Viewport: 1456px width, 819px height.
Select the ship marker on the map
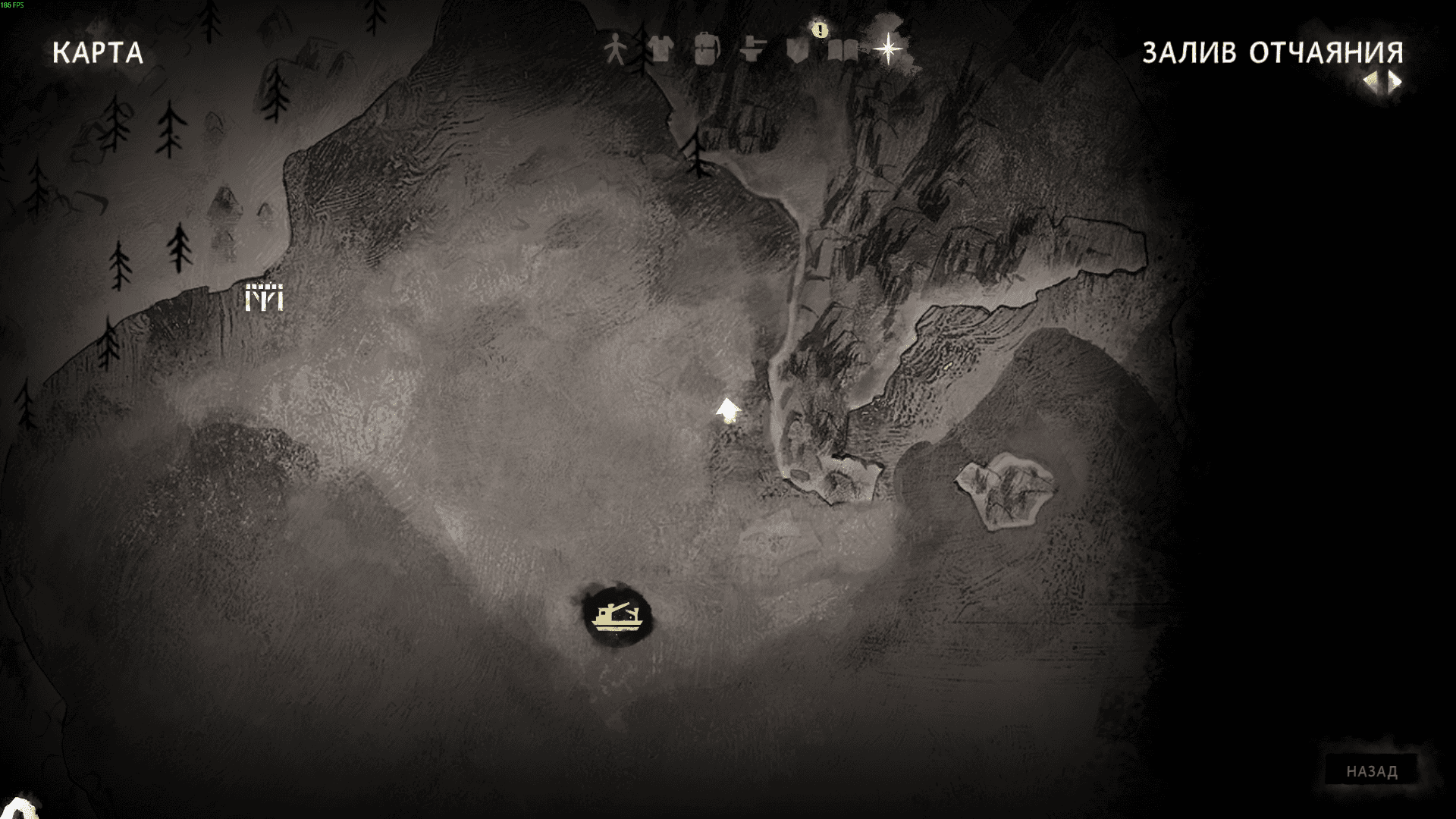coord(617,616)
